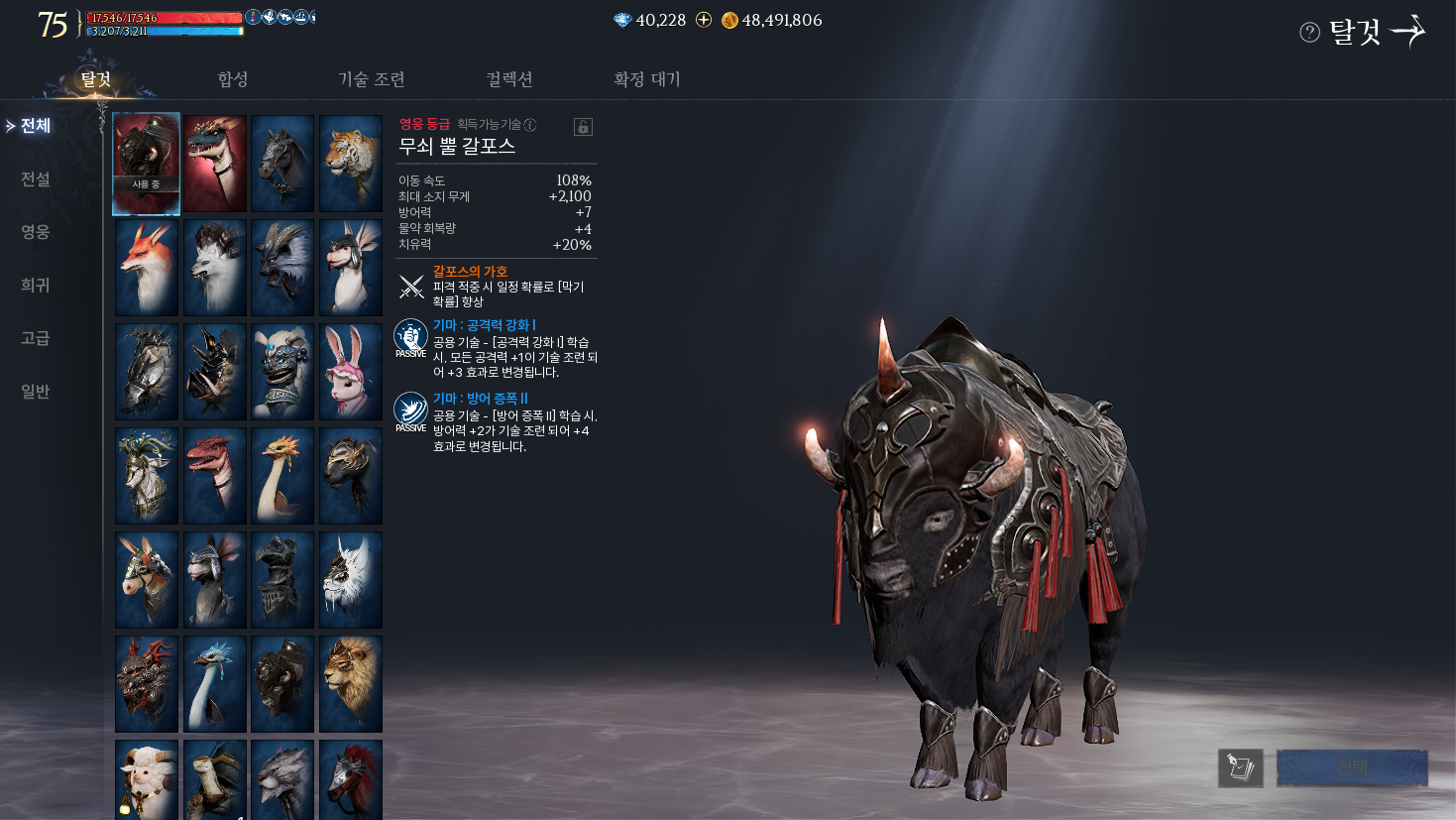Viewport: 1456px width, 820px height.
Task: Open the 기술 조련 tab
Action: point(372,79)
